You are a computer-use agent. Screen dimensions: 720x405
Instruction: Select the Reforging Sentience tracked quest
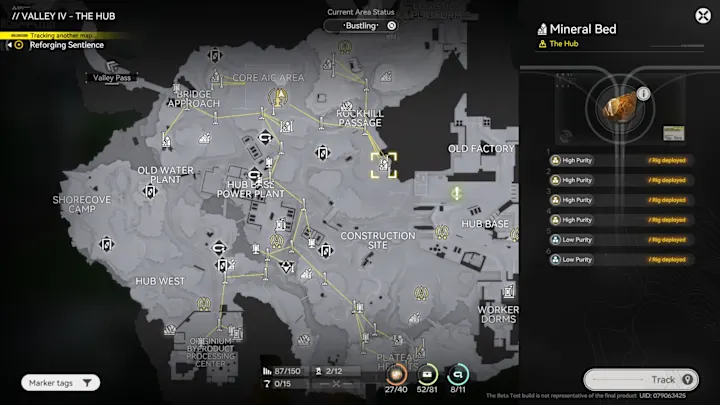click(x=66, y=45)
